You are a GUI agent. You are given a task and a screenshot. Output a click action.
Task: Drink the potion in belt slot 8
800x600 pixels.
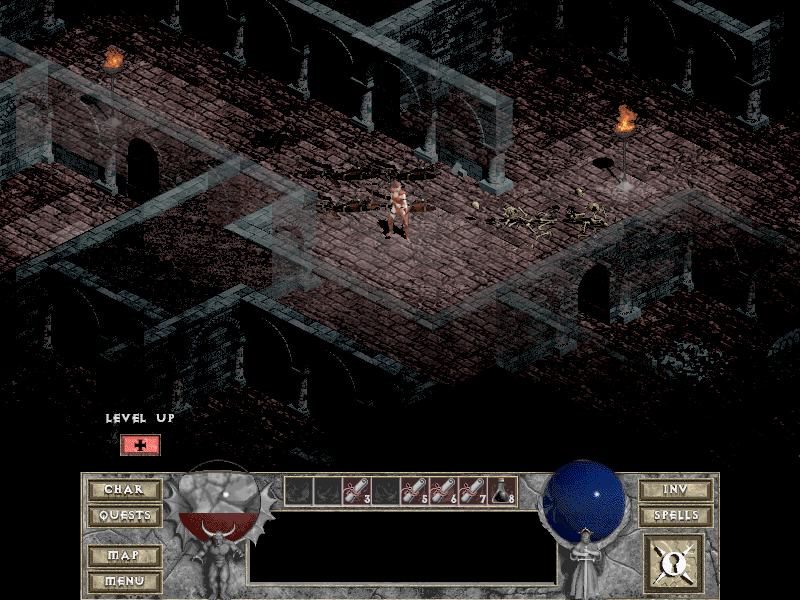coord(502,490)
